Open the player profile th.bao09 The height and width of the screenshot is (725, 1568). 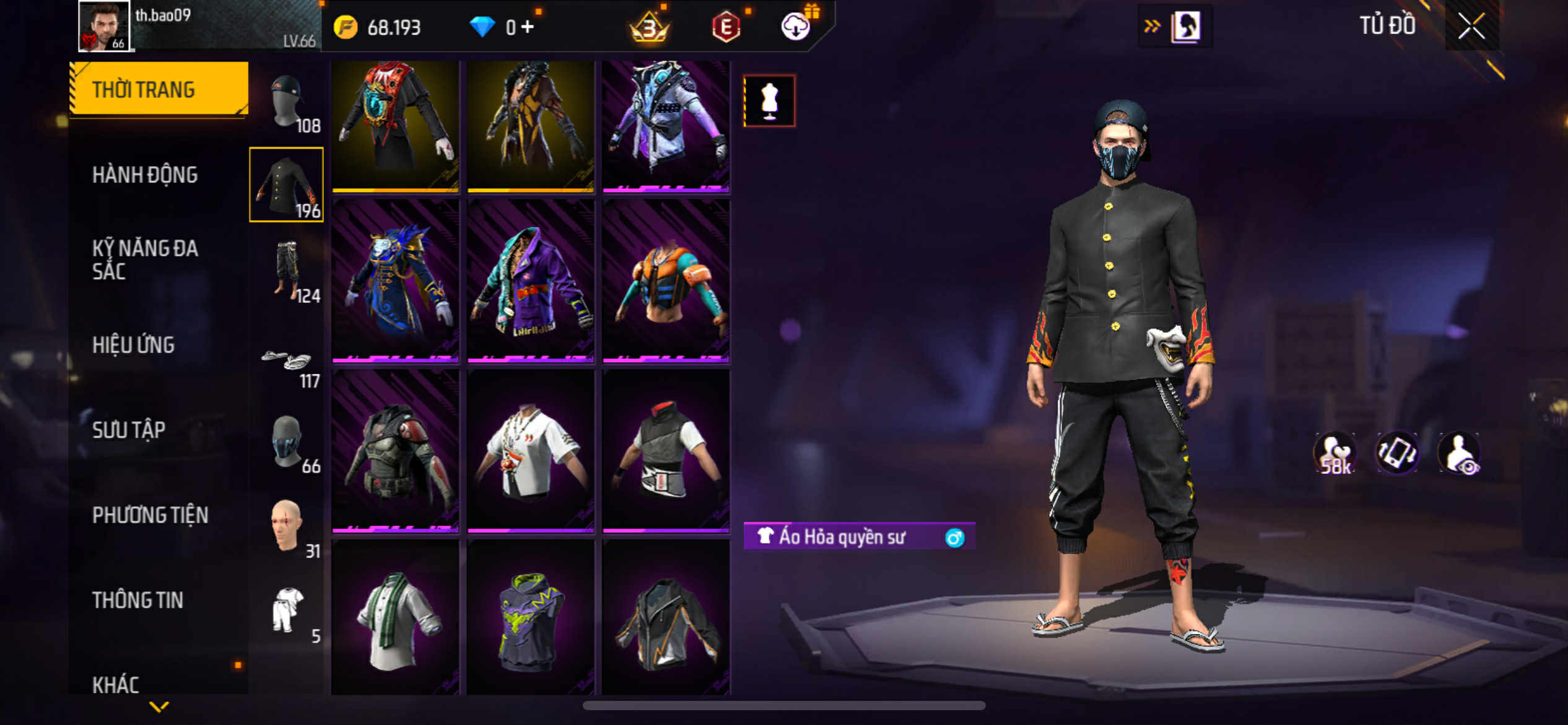tap(104, 26)
